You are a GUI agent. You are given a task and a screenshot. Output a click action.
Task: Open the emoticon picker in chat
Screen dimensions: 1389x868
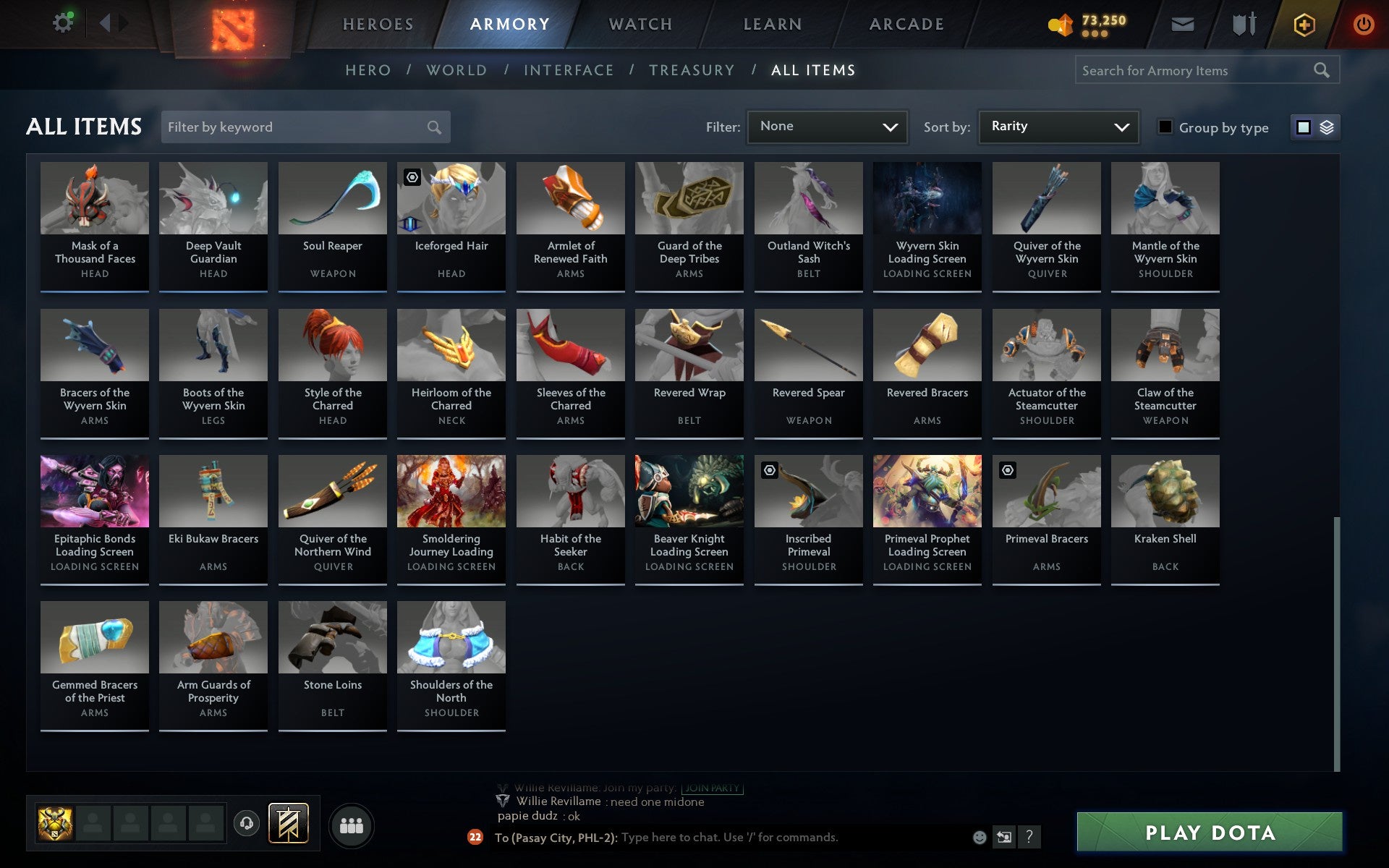pyautogui.click(x=980, y=838)
